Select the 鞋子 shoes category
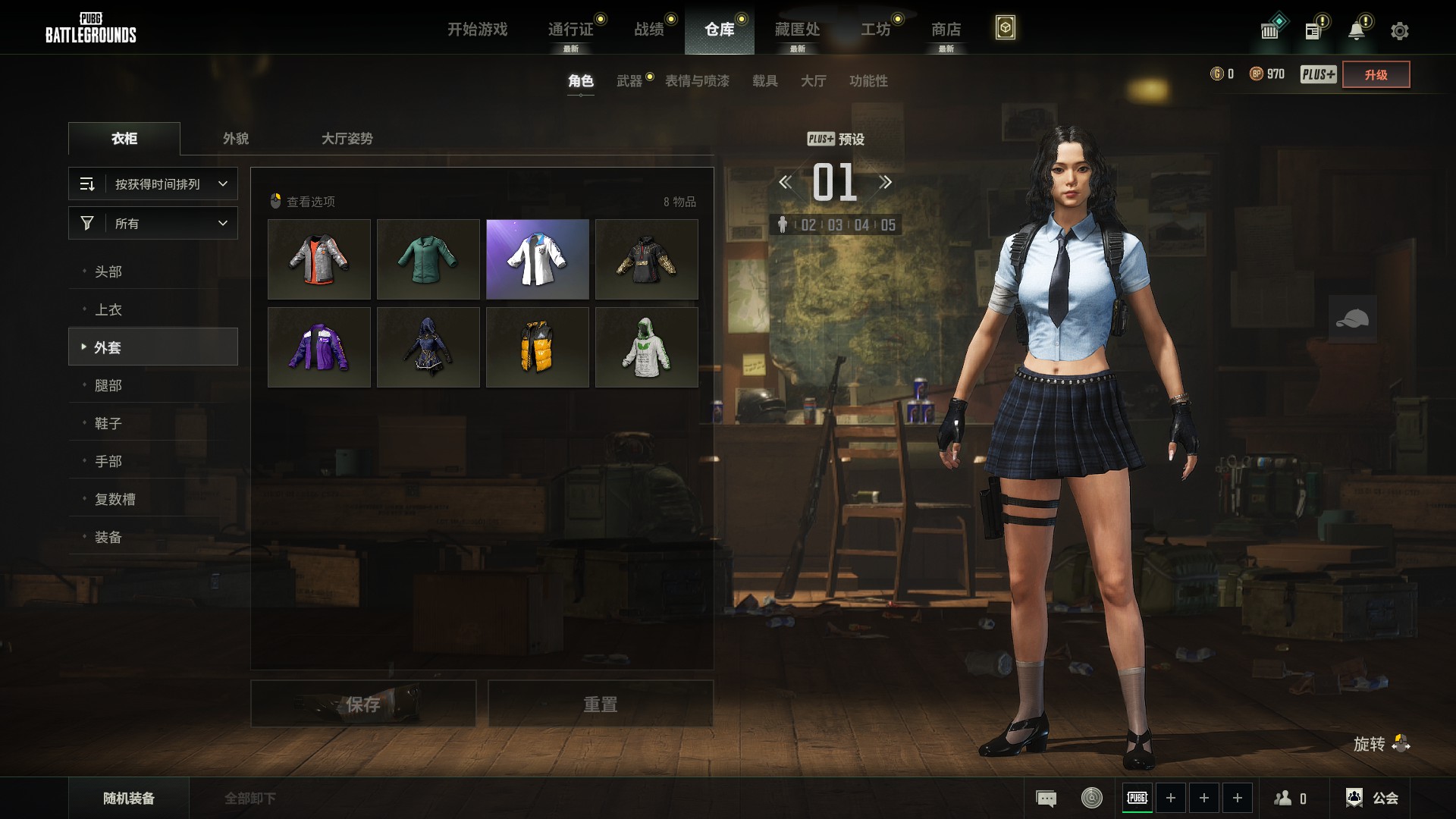This screenshot has width=1456, height=819. point(108,423)
